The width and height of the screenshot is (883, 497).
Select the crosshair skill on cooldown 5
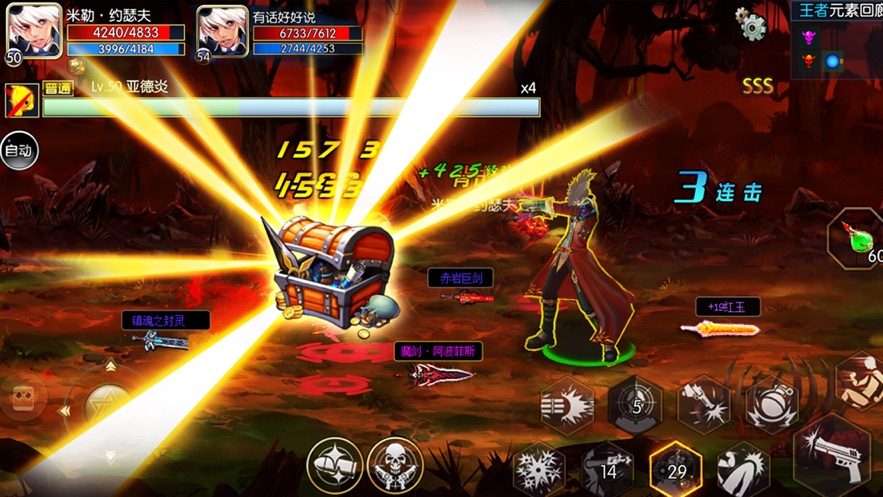point(636,404)
